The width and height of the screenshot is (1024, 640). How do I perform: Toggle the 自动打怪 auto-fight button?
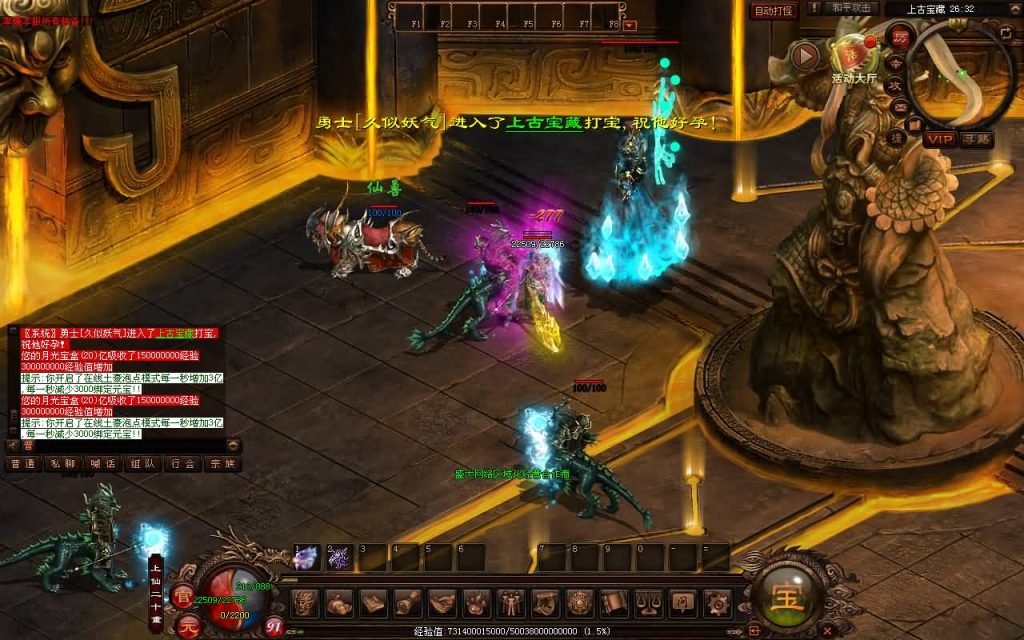(x=774, y=11)
